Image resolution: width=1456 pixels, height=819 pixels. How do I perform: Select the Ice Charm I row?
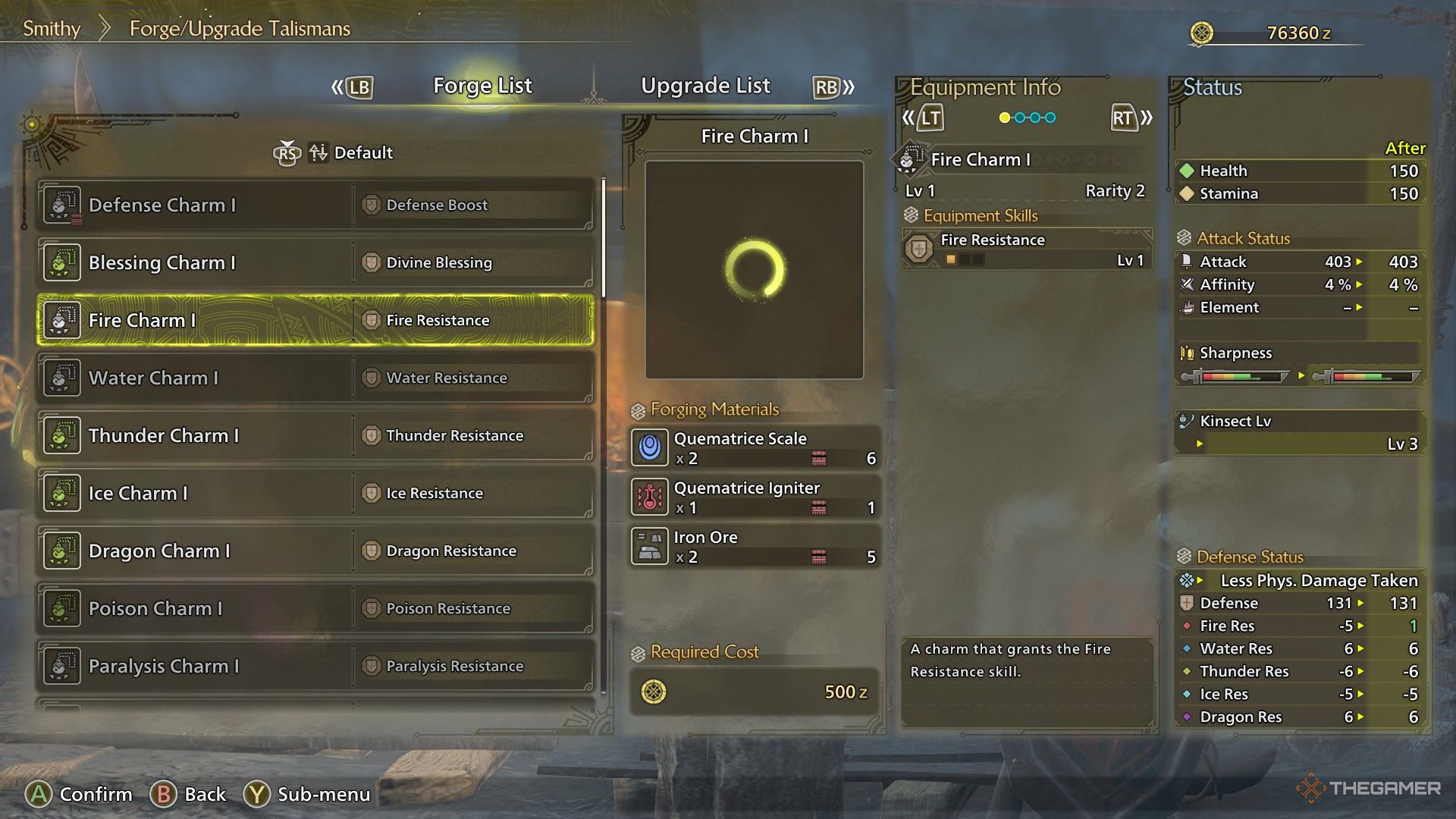pos(315,493)
